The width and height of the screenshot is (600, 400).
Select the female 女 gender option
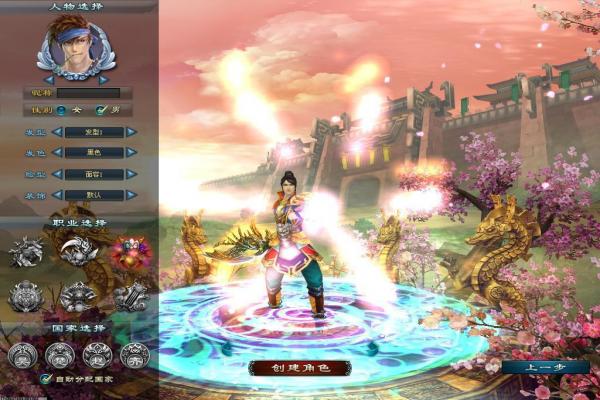[x=61, y=110]
